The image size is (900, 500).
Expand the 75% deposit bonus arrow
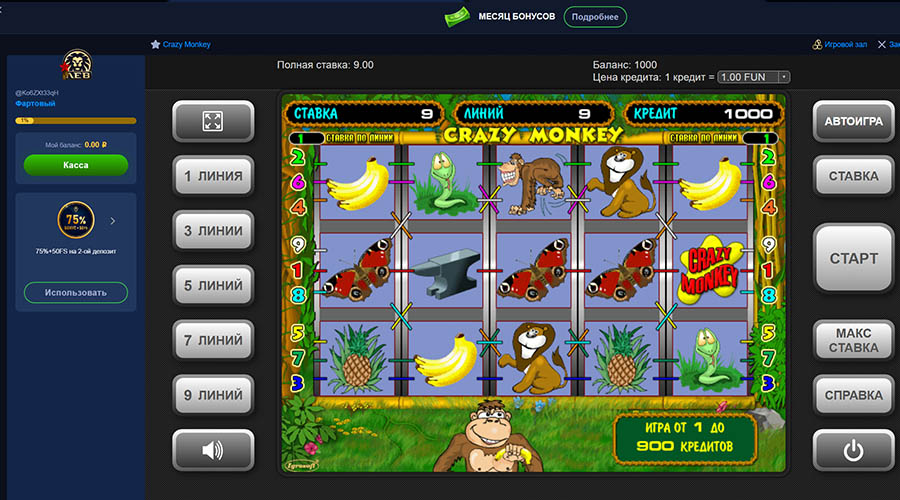point(112,221)
